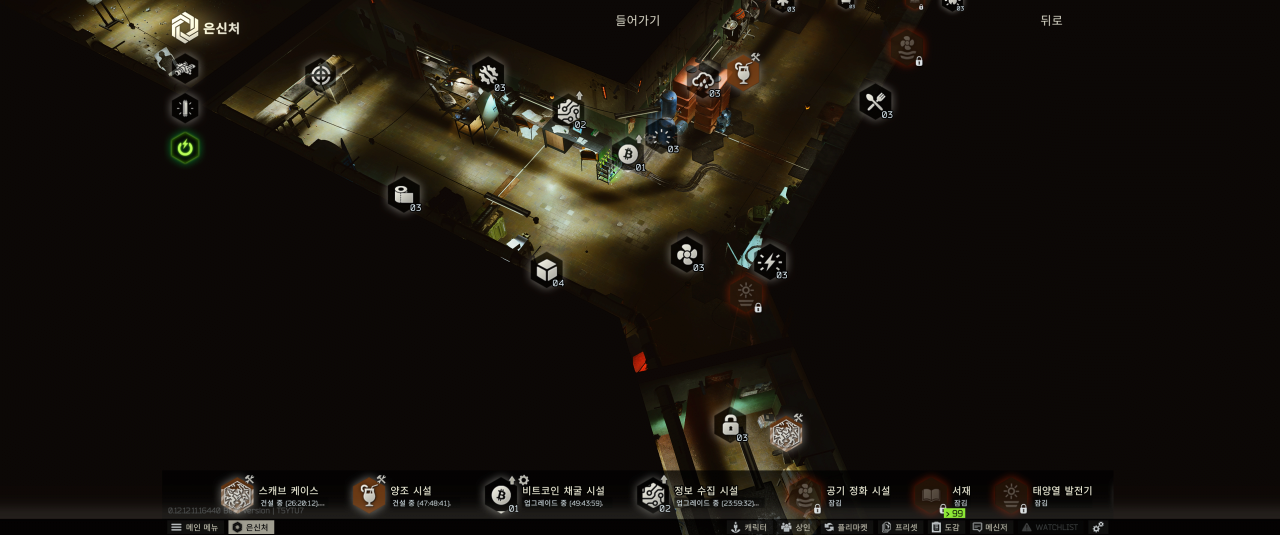The width and height of the screenshot is (1280, 535).
Task: Select the toilet paper lavatory icon
Action: pyautogui.click(x=403, y=194)
